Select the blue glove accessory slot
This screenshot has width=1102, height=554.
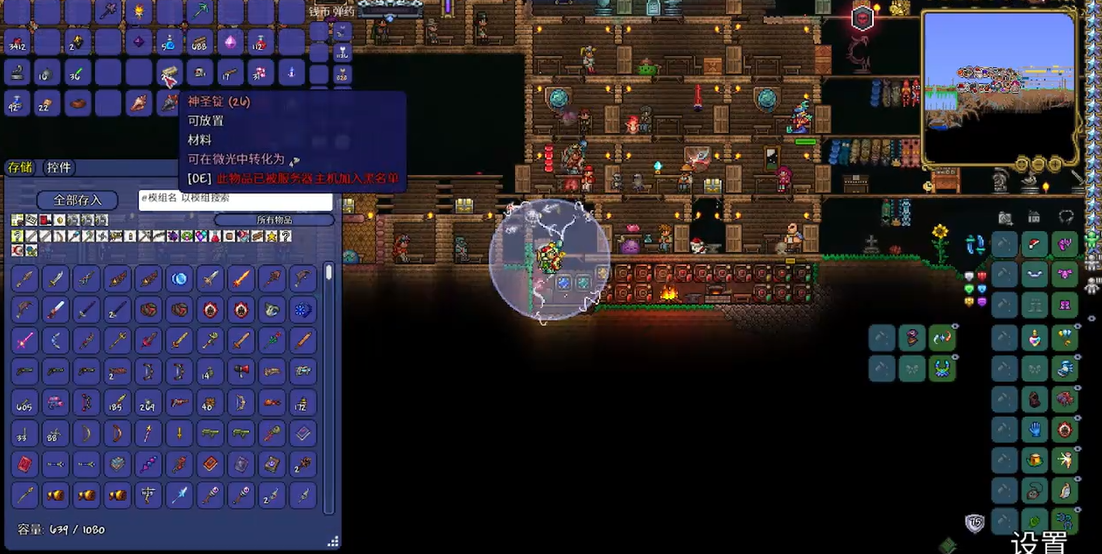(1035, 430)
